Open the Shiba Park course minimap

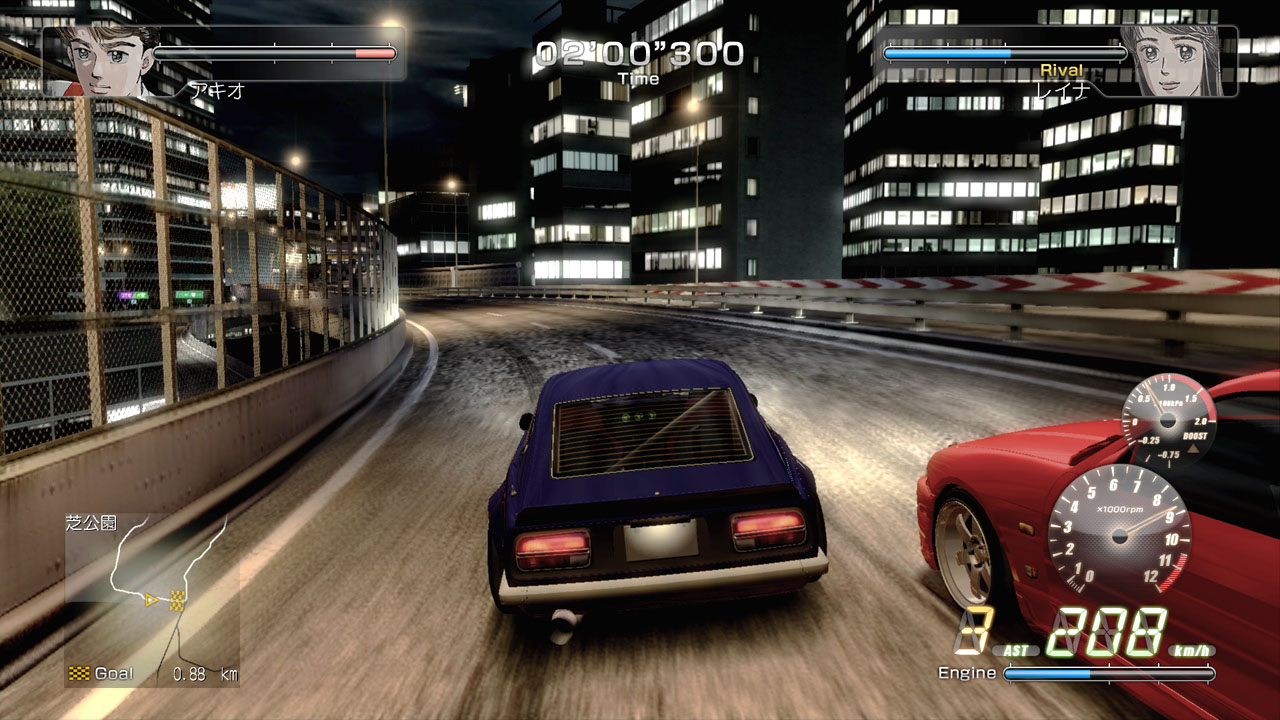click(152, 598)
